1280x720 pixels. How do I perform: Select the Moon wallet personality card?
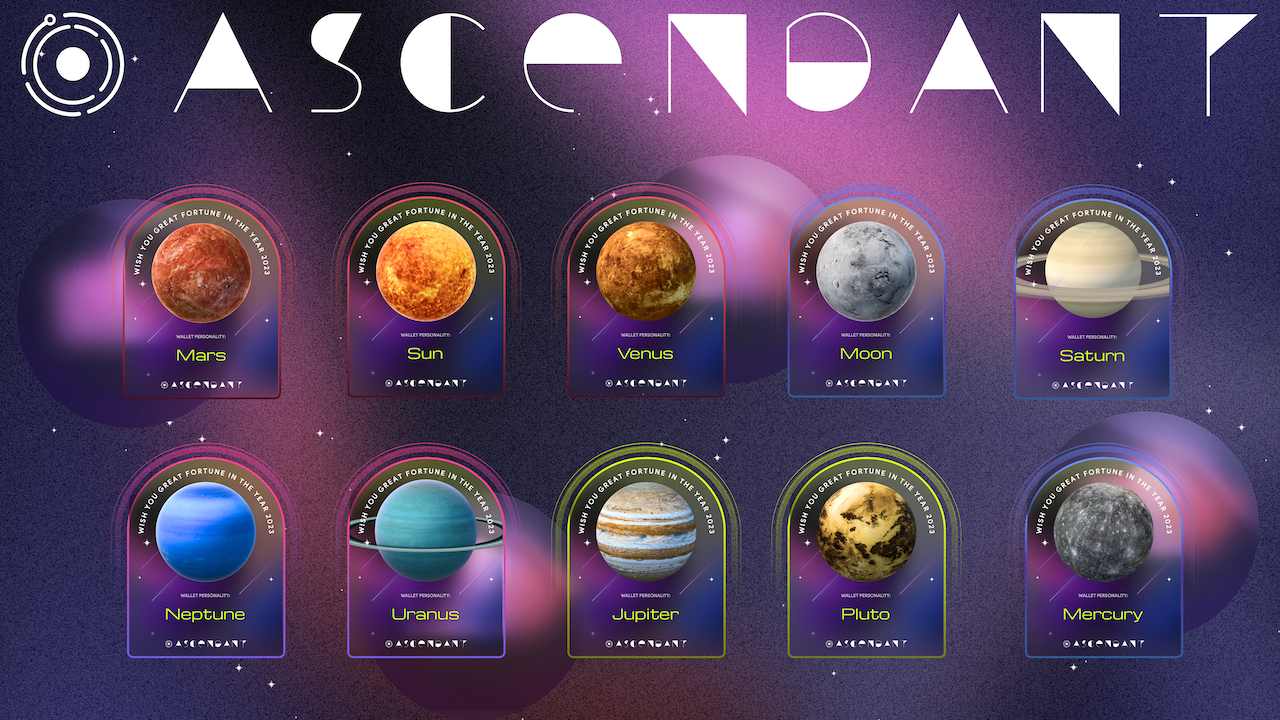coord(866,300)
